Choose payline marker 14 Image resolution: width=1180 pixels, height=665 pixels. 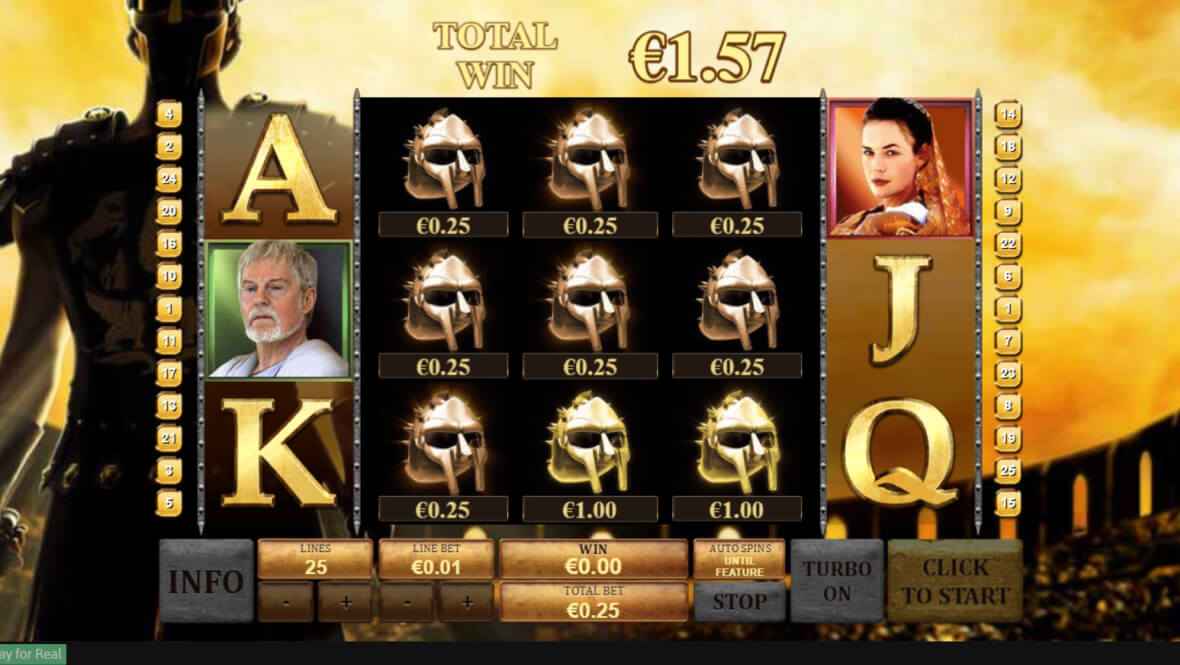point(1008,114)
